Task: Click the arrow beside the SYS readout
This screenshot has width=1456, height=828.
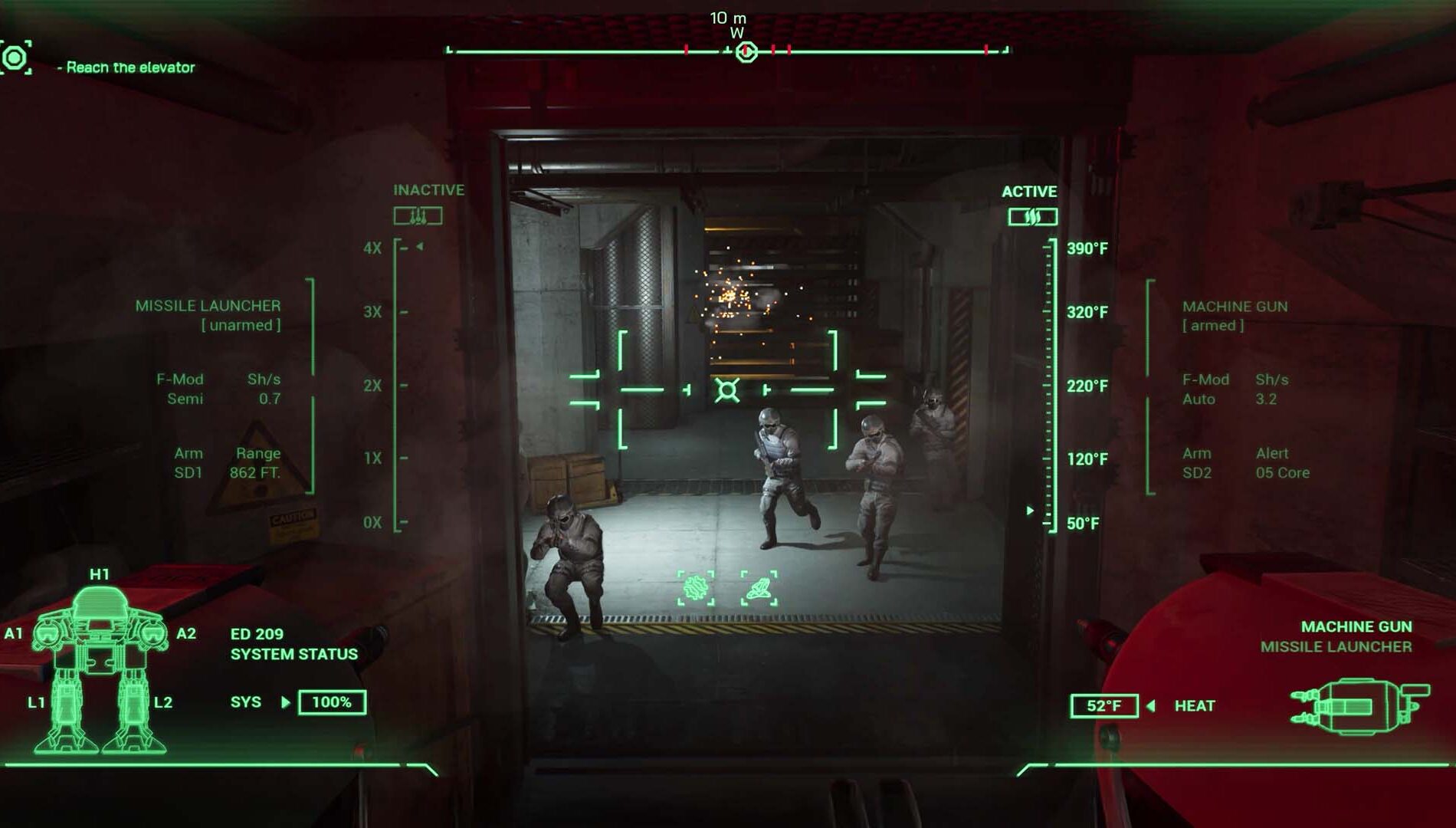Action: click(287, 702)
